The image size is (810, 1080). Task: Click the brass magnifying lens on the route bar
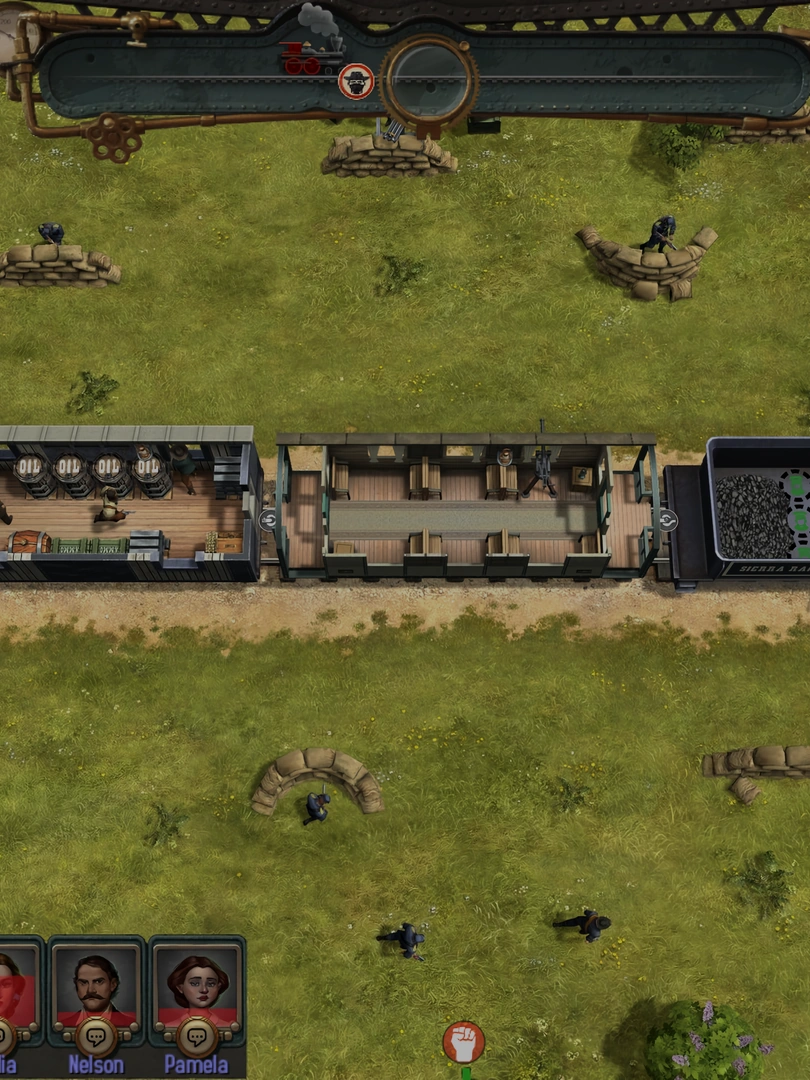[x=429, y=80]
